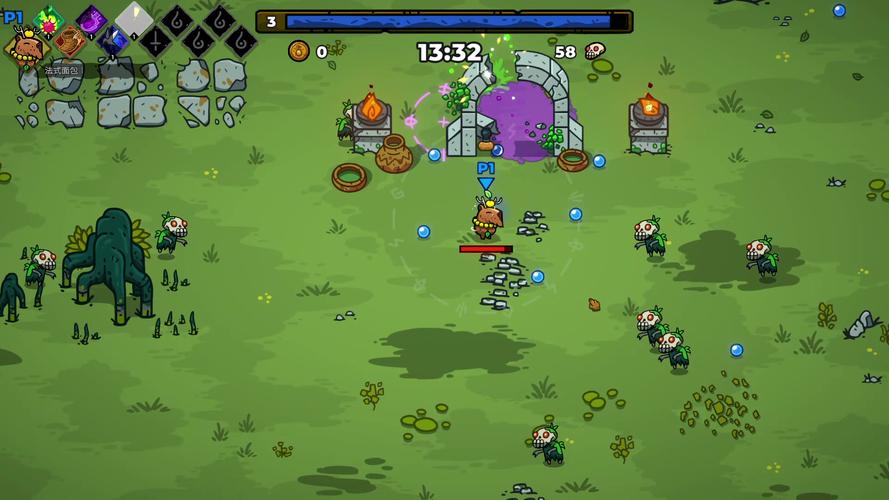The width and height of the screenshot is (889, 500).
Task: Select the orange horn item icon
Action: coord(69,42)
